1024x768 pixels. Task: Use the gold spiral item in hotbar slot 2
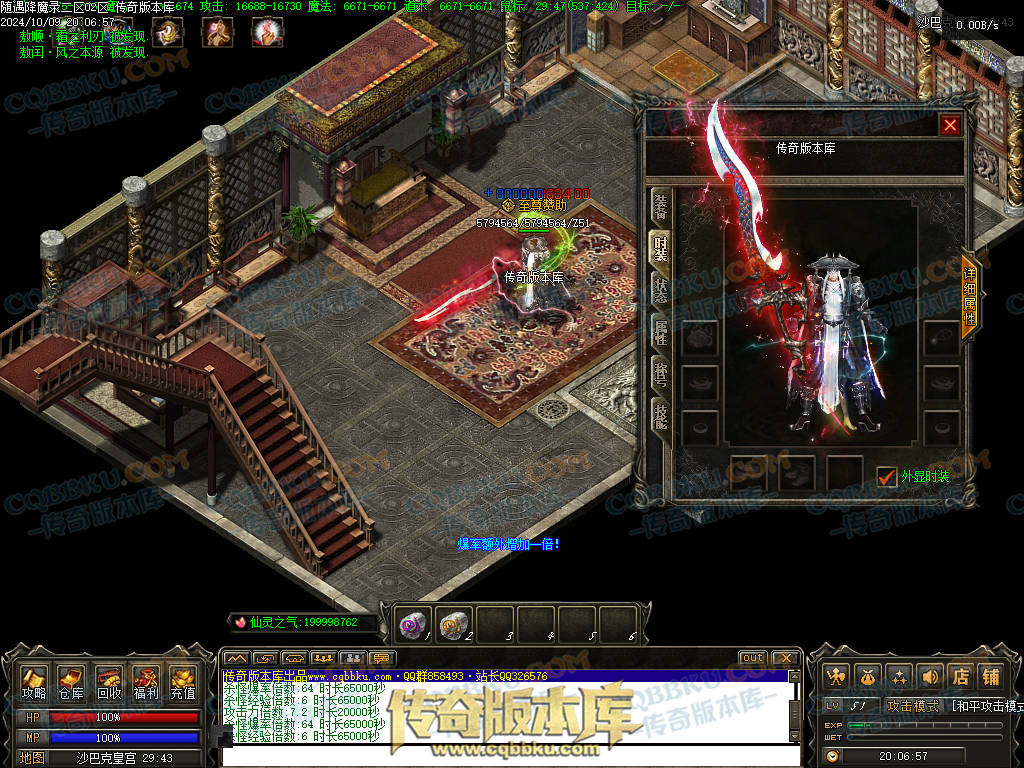pyautogui.click(x=454, y=624)
